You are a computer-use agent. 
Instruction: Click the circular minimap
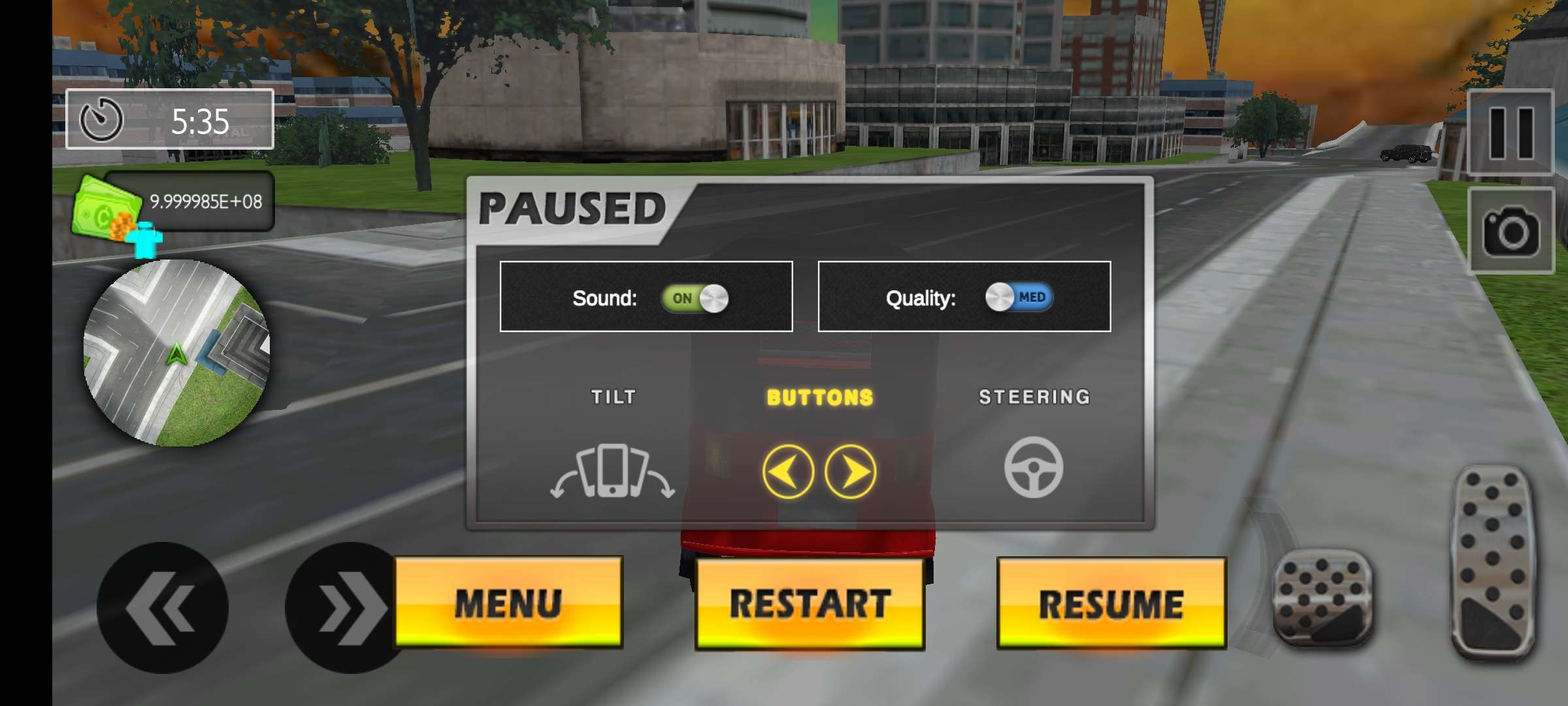(x=176, y=353)
